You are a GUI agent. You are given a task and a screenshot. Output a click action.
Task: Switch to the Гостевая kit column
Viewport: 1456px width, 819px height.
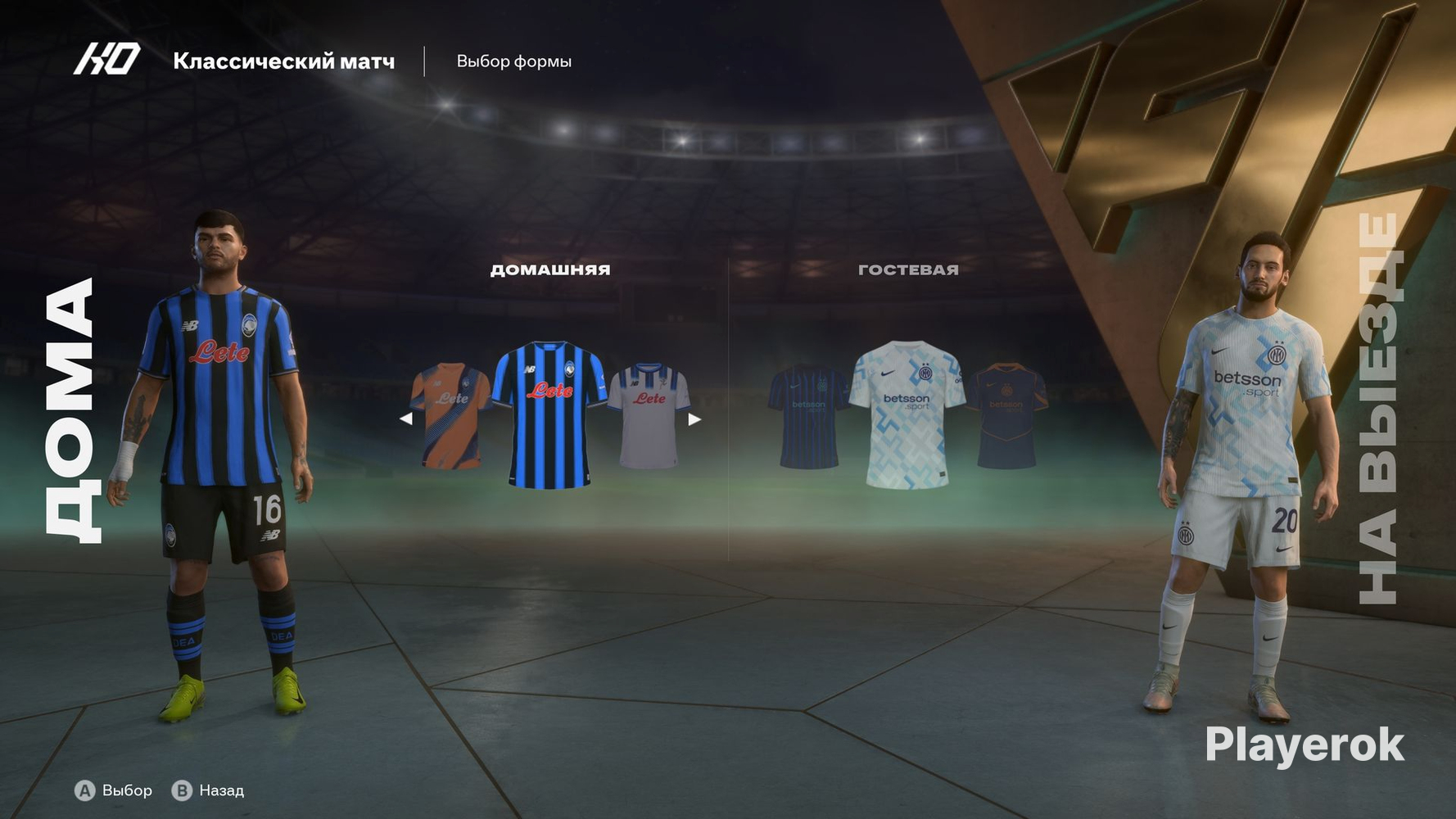pos(908,269)
